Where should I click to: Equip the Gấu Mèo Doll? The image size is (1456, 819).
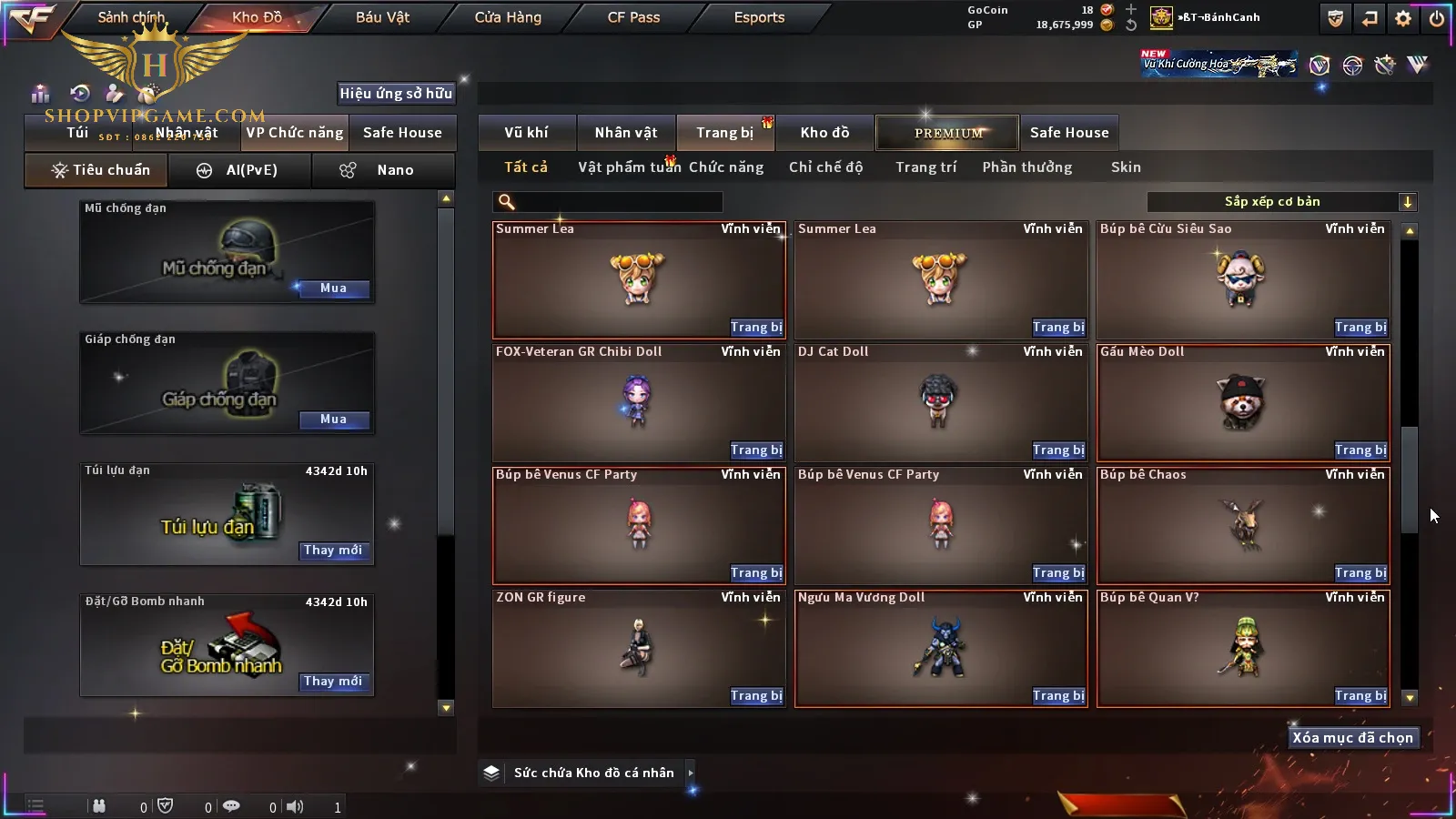pos(1360,450)
